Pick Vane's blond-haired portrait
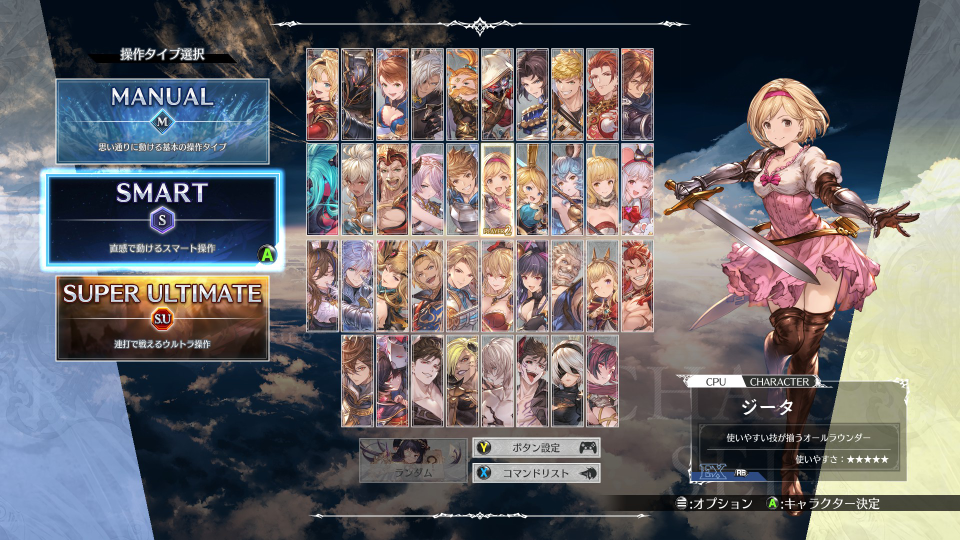This screenshot has width=960, height=540. pos(567,93)
